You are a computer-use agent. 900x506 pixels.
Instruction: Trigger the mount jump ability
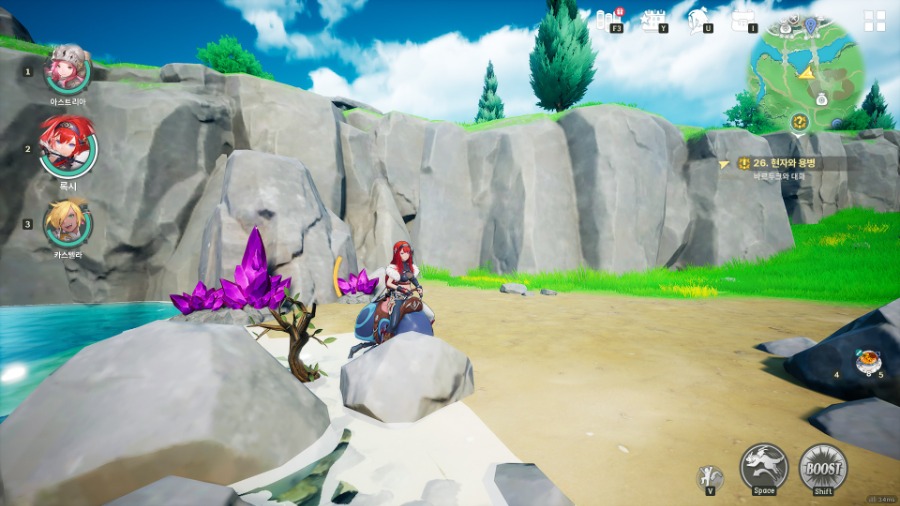pos(764,466)
